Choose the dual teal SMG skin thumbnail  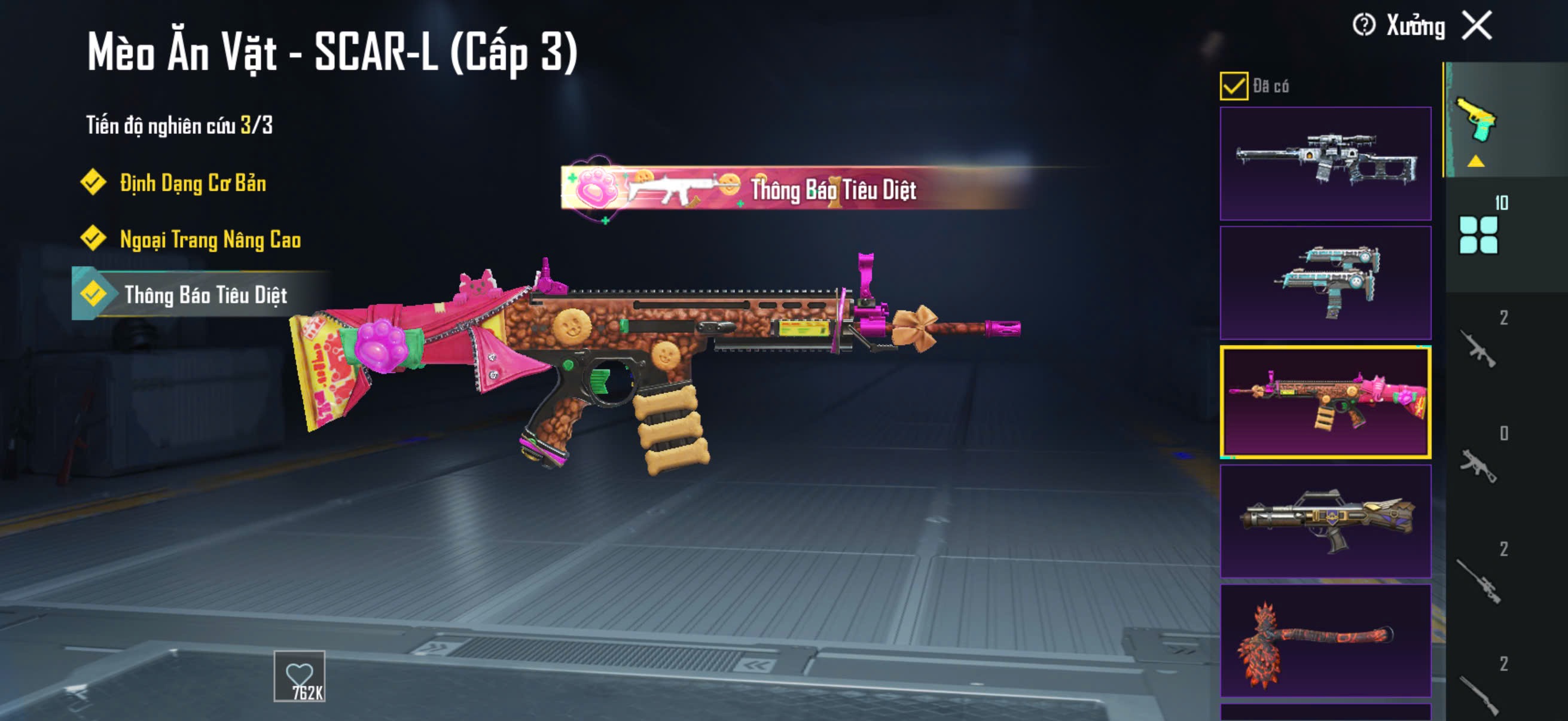coord(1325,283)
